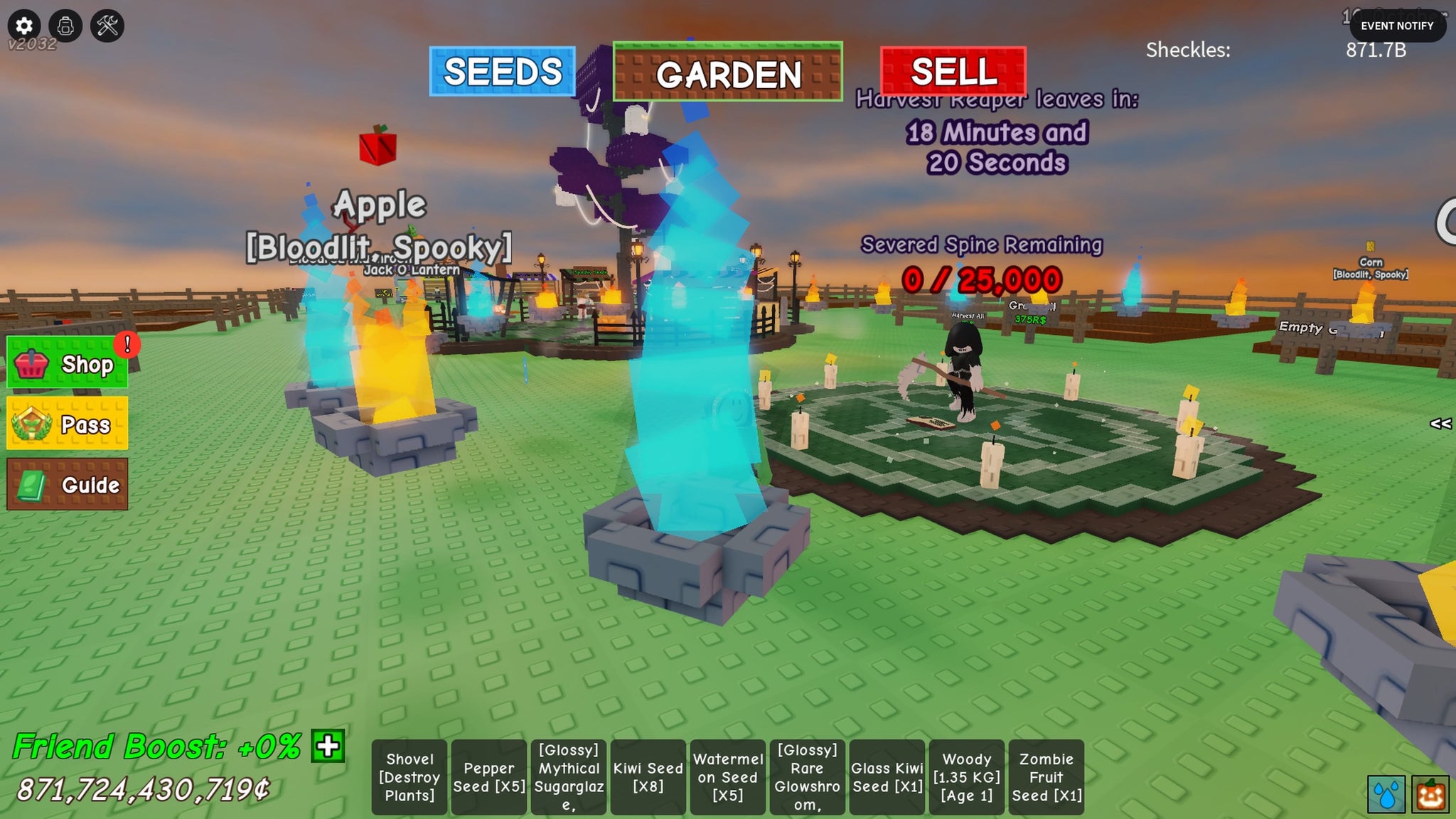Equip the Glossy Mythical Sugarglaze slot
Screen dimensions: 1456x819
(569, 777)
